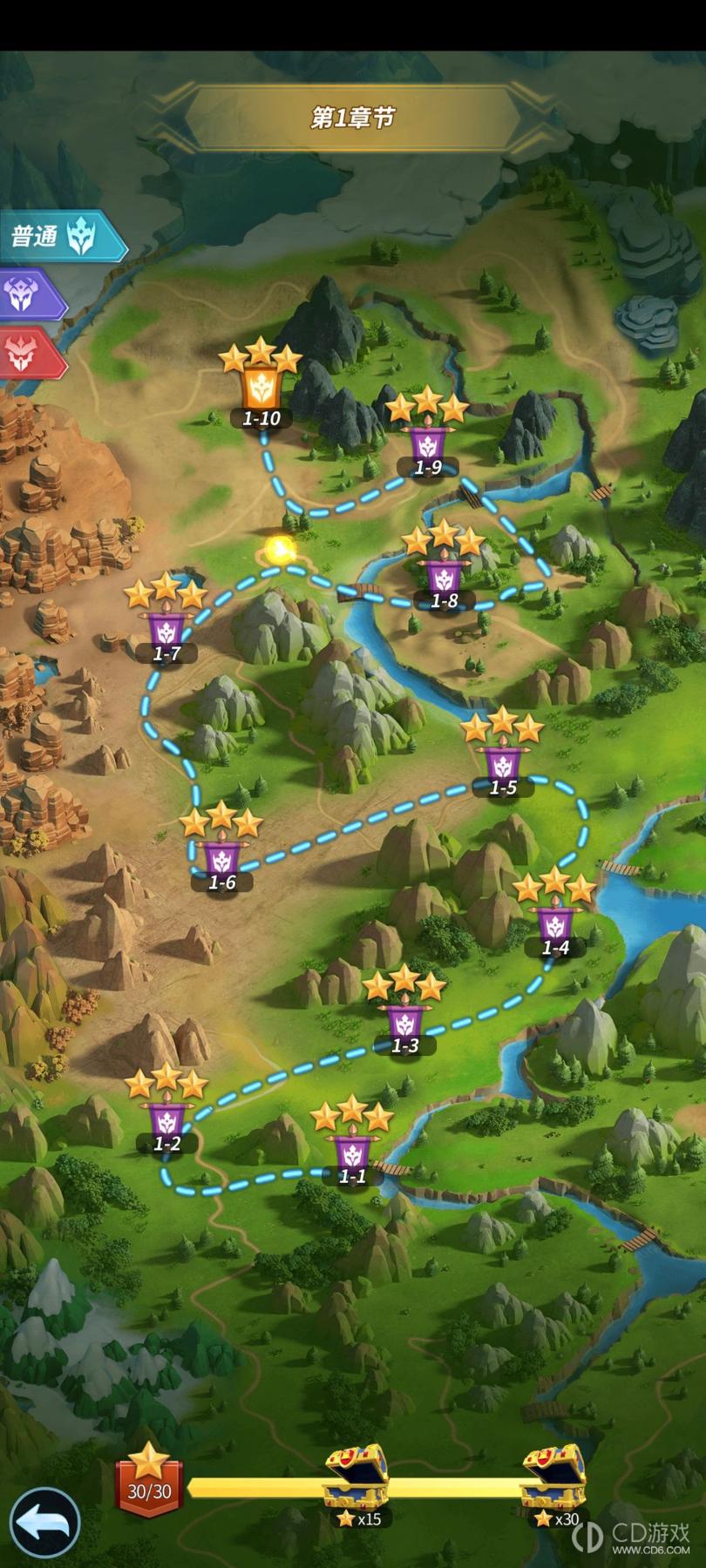
Task: Choose stage 1-3 banner
Action: tap(404, 1024)
